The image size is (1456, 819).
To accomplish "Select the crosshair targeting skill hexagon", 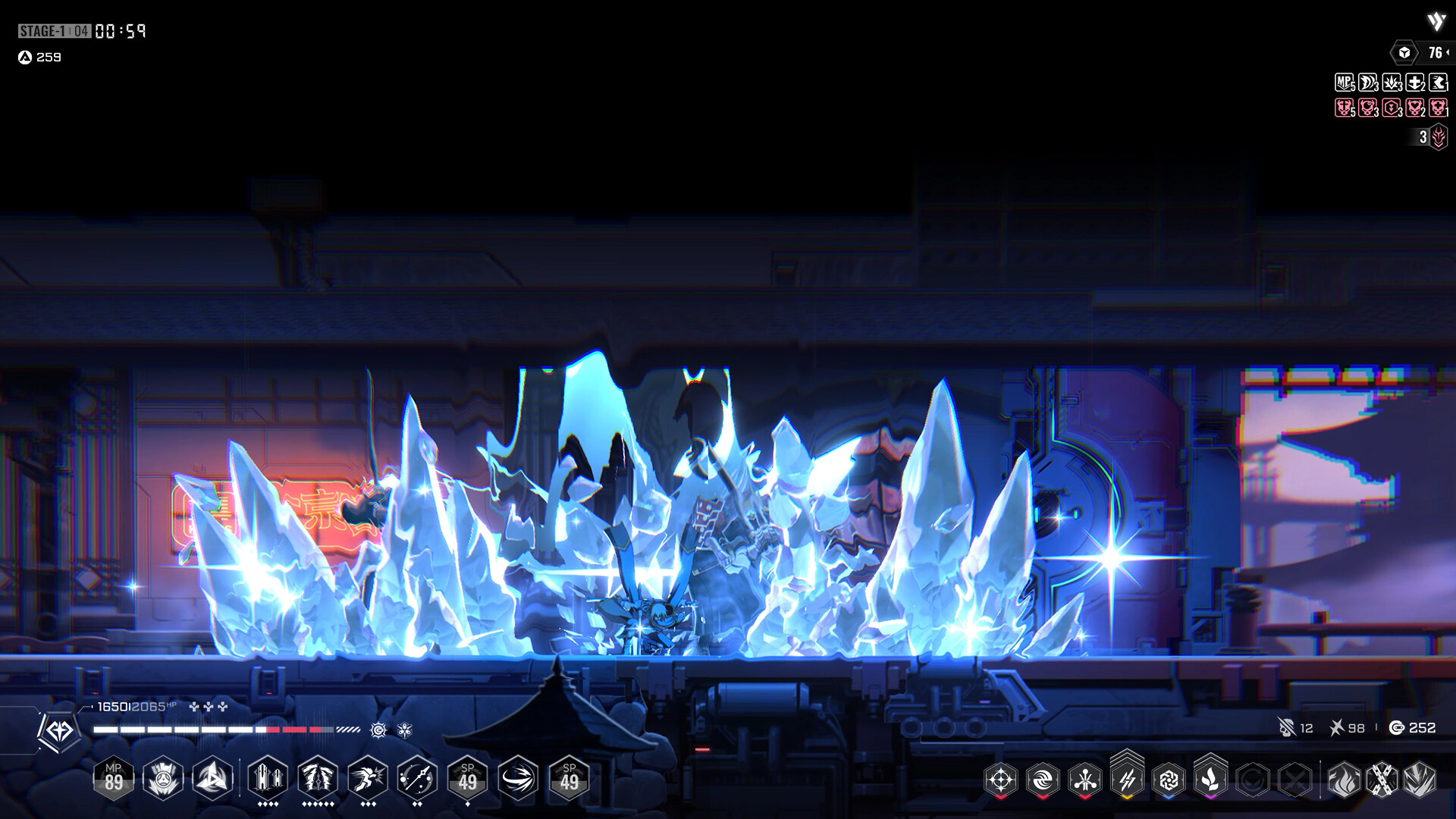I will point(1001,778).
